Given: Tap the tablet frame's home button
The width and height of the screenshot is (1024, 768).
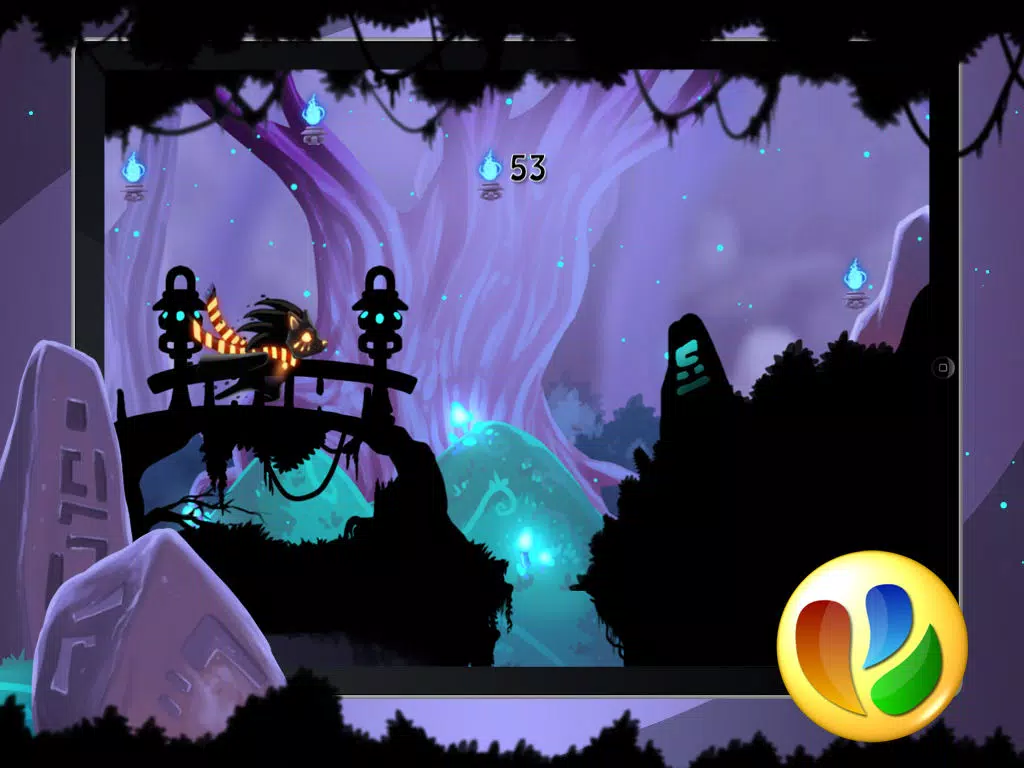Looking at the screenshot, I should (x=943, y=367).
